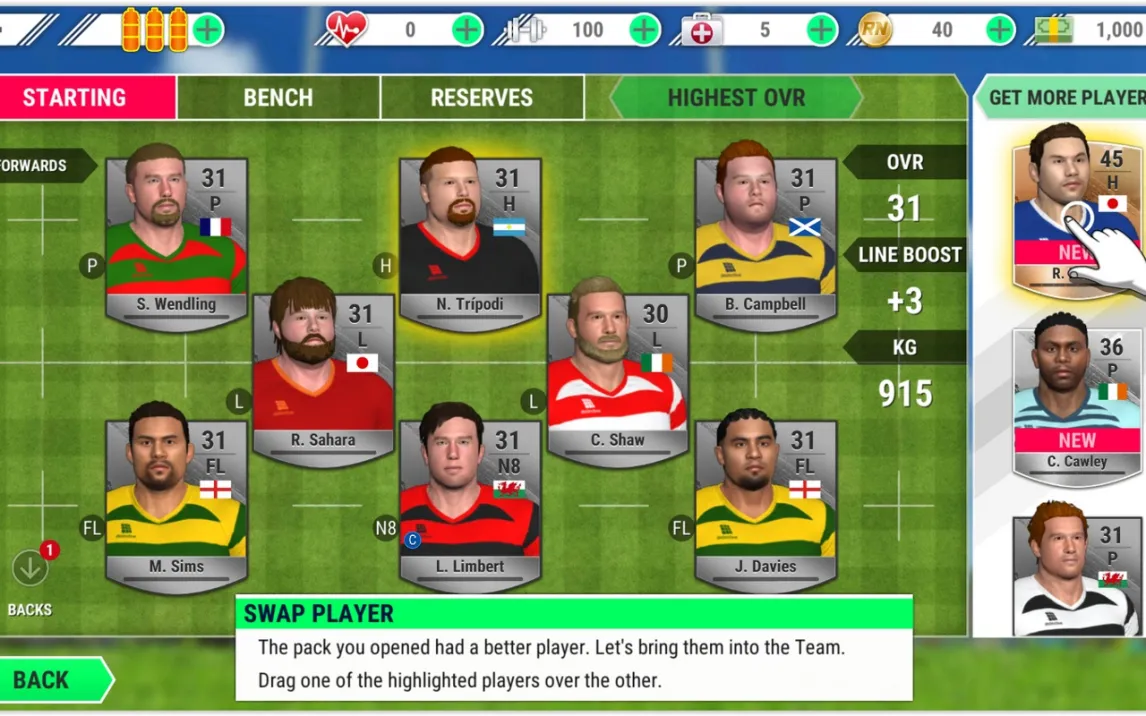Viewport: 1146px width, 716px height.
Task: Show the Reserves tab
Action: tap(482, 98)
